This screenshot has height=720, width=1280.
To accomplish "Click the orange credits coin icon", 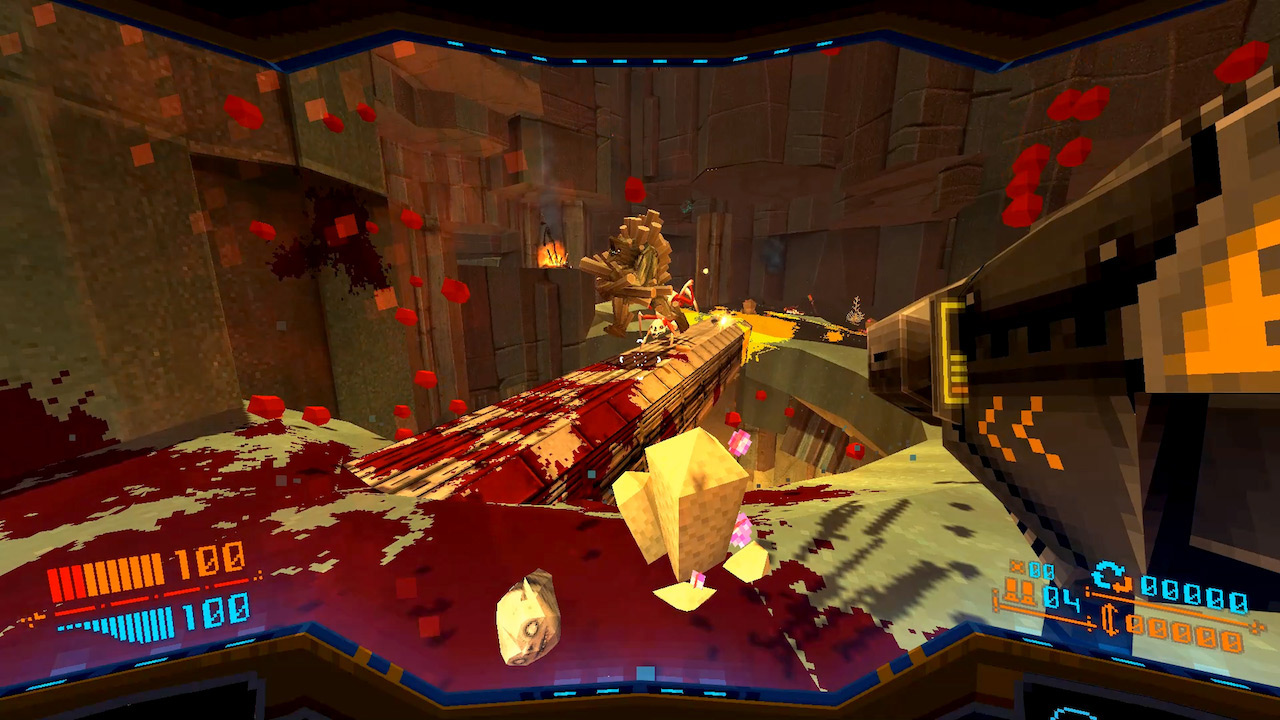I will pyautogui.click(x=1112, y=621).
